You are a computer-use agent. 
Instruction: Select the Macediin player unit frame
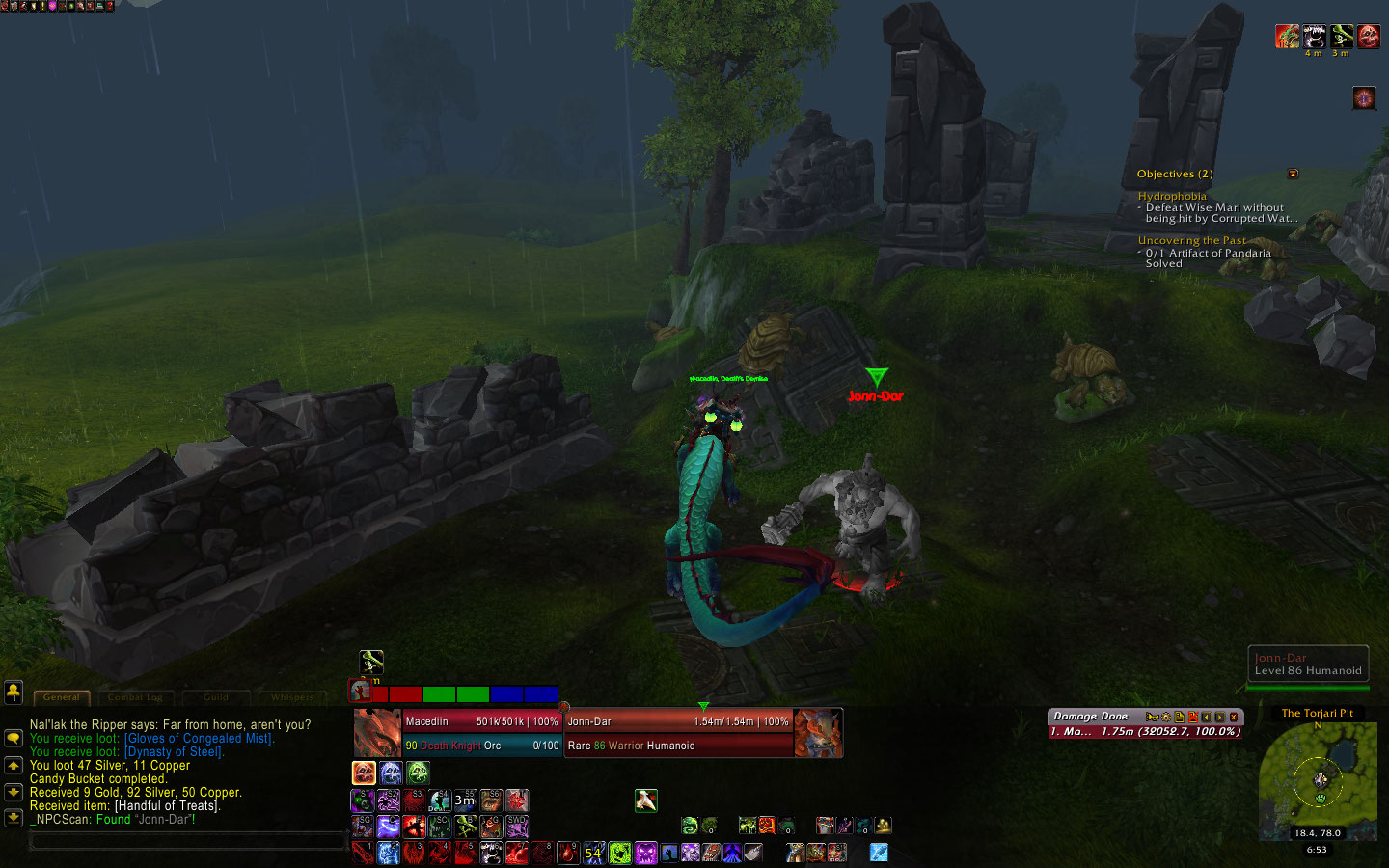point(480,733)
